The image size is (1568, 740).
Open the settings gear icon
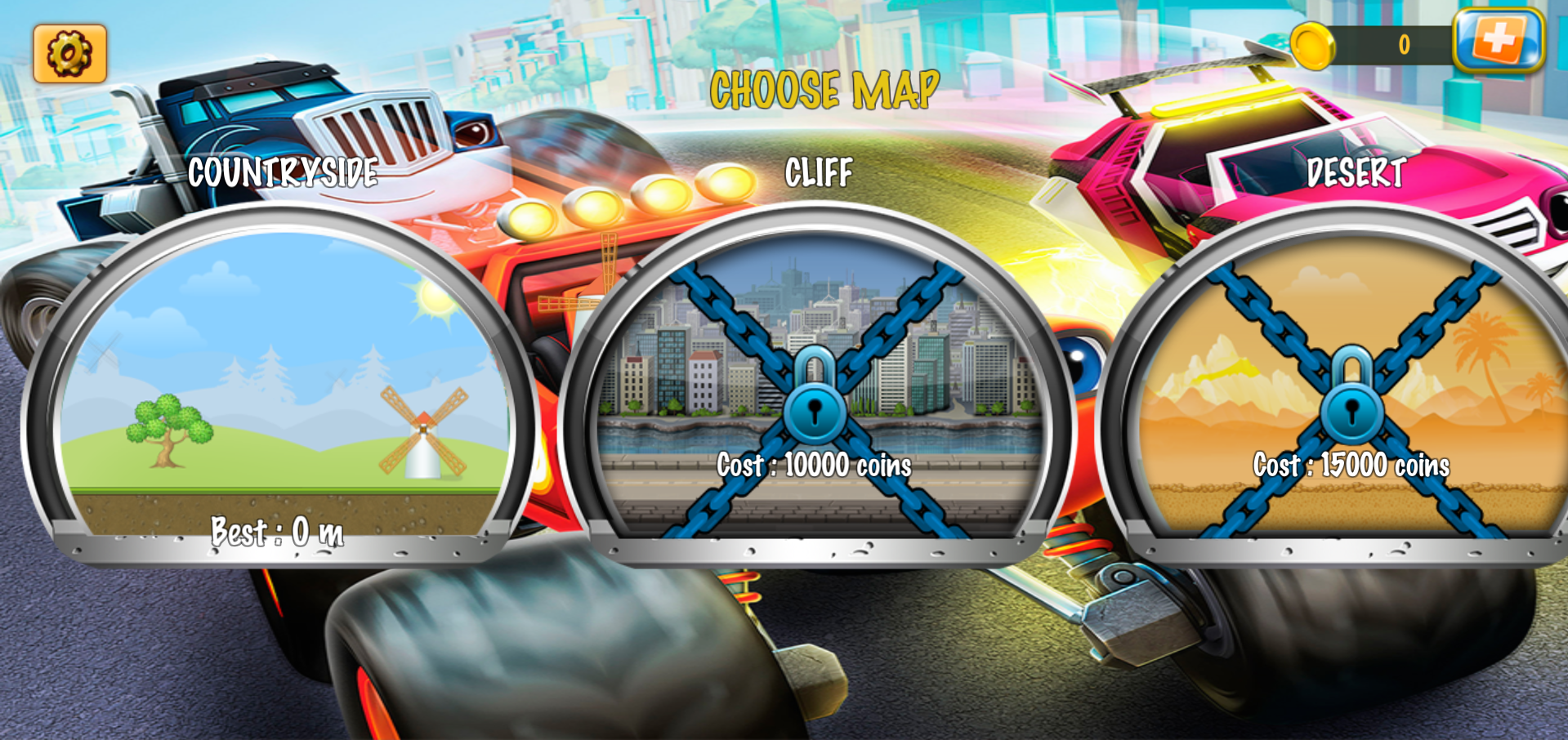coord(69,52)
